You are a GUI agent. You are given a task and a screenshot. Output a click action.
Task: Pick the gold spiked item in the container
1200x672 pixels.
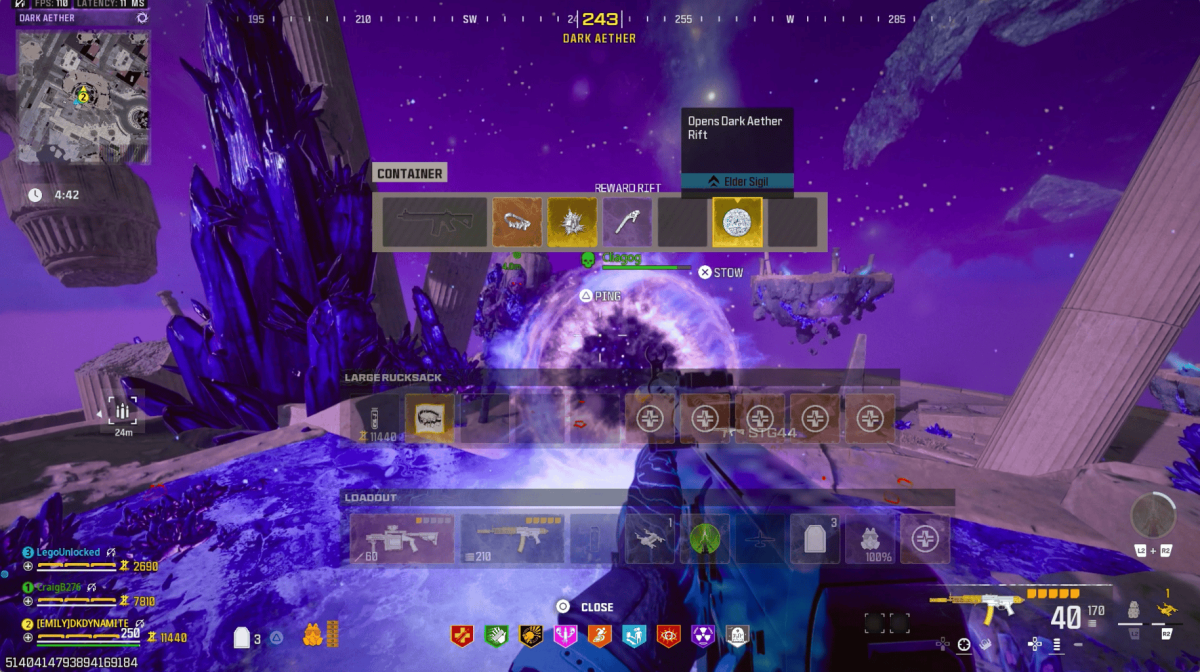click(x=572, y=222)
